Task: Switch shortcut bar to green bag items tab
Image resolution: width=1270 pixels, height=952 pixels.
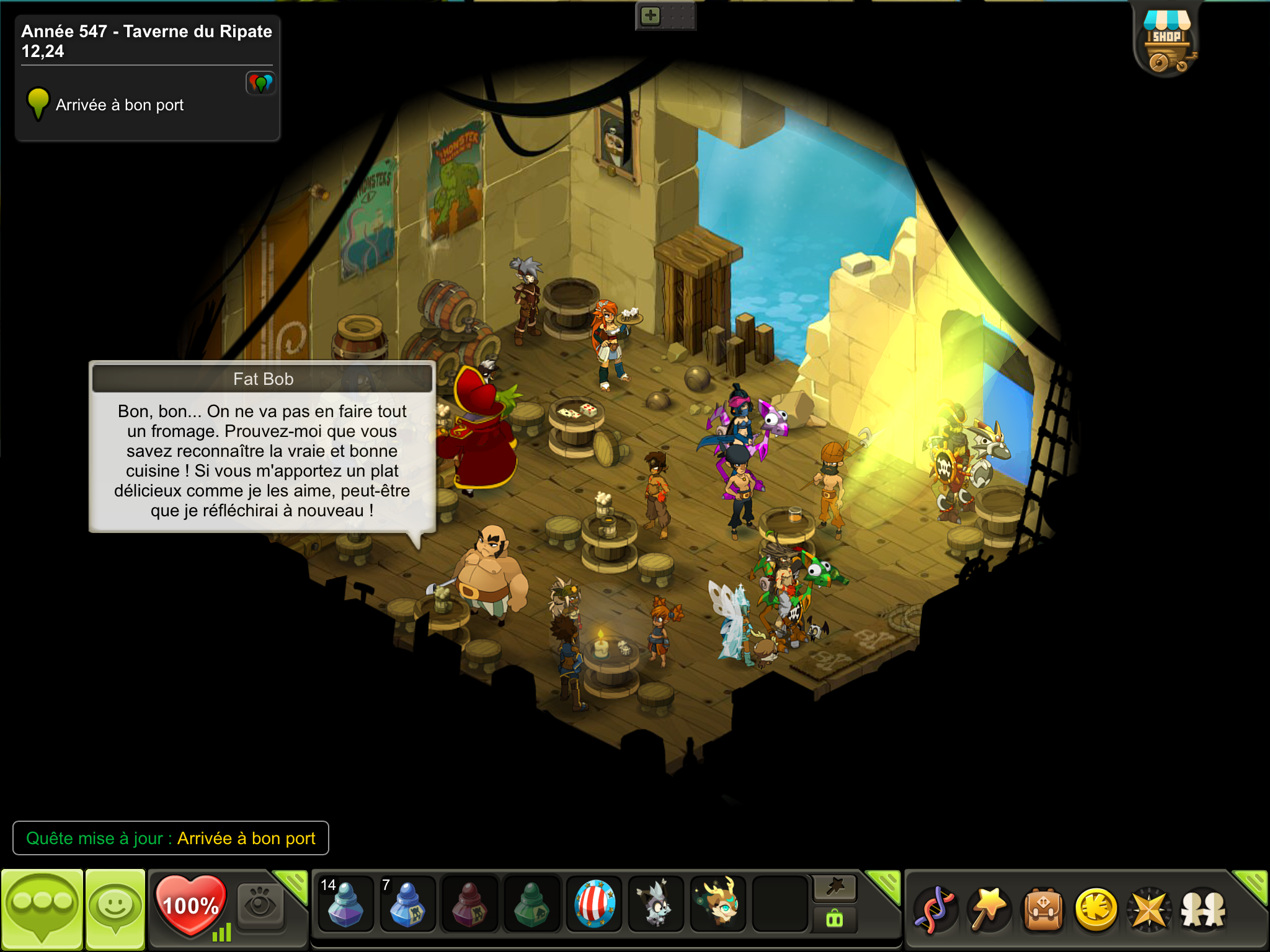Action: coord(835,919)
